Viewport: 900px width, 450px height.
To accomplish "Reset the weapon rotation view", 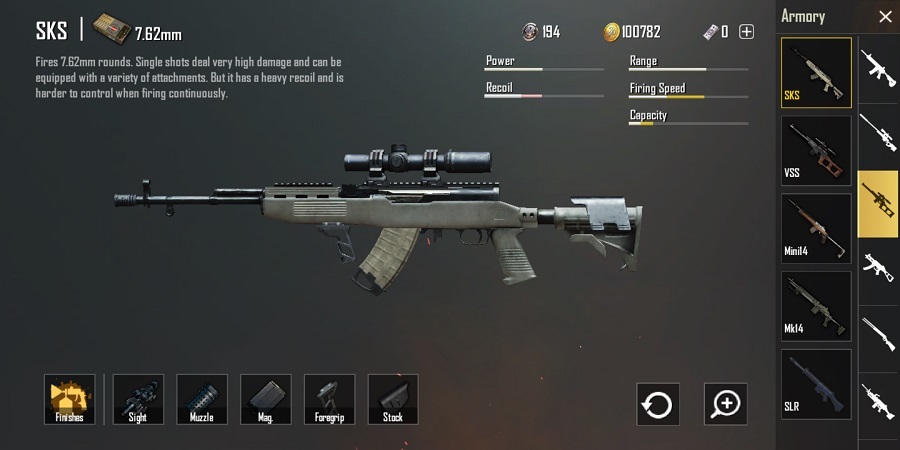I will (x=658, y=404).
